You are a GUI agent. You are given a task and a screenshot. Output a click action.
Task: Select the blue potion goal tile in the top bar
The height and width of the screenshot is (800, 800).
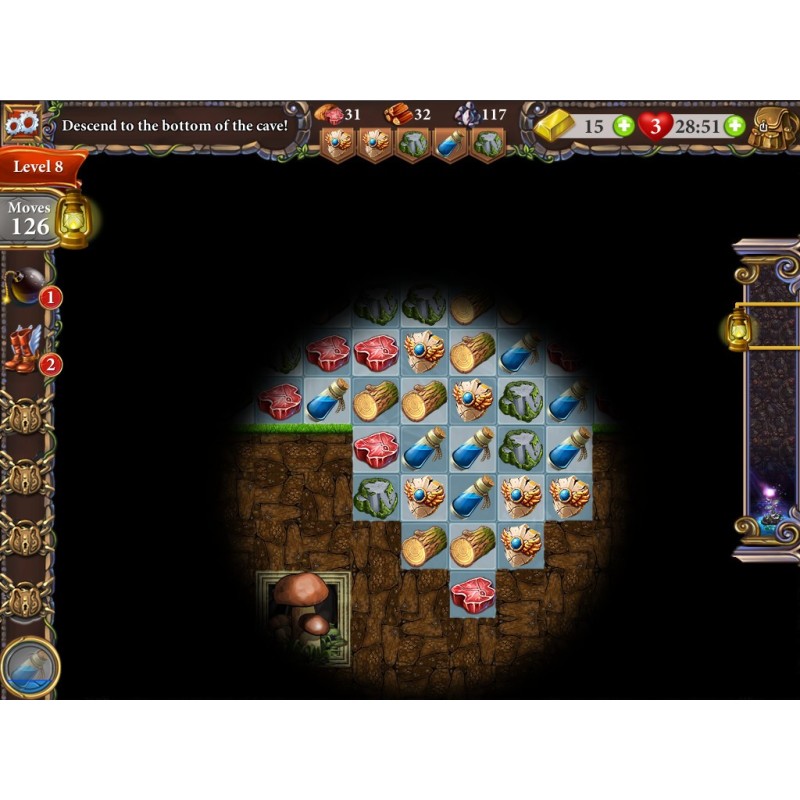449,144
